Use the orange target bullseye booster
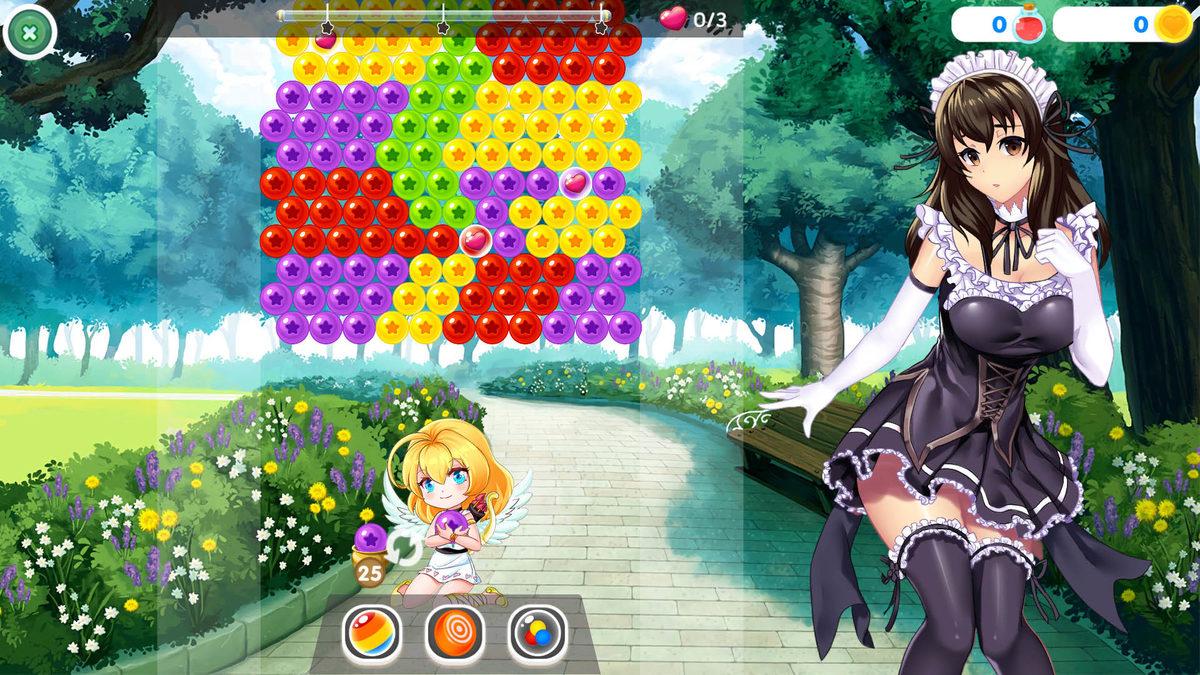The width and height of the screenshot is (1200, 675). (455, 633)
